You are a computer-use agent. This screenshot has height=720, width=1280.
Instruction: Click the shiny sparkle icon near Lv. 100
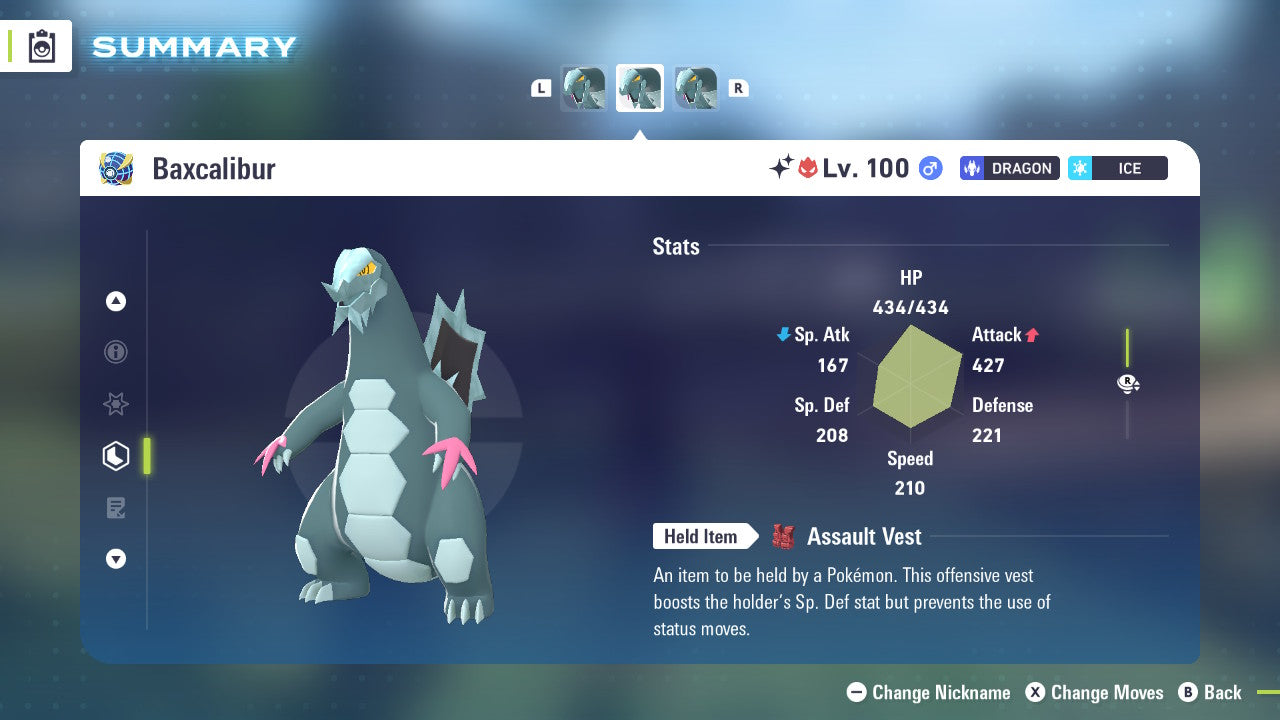point(783,168)
